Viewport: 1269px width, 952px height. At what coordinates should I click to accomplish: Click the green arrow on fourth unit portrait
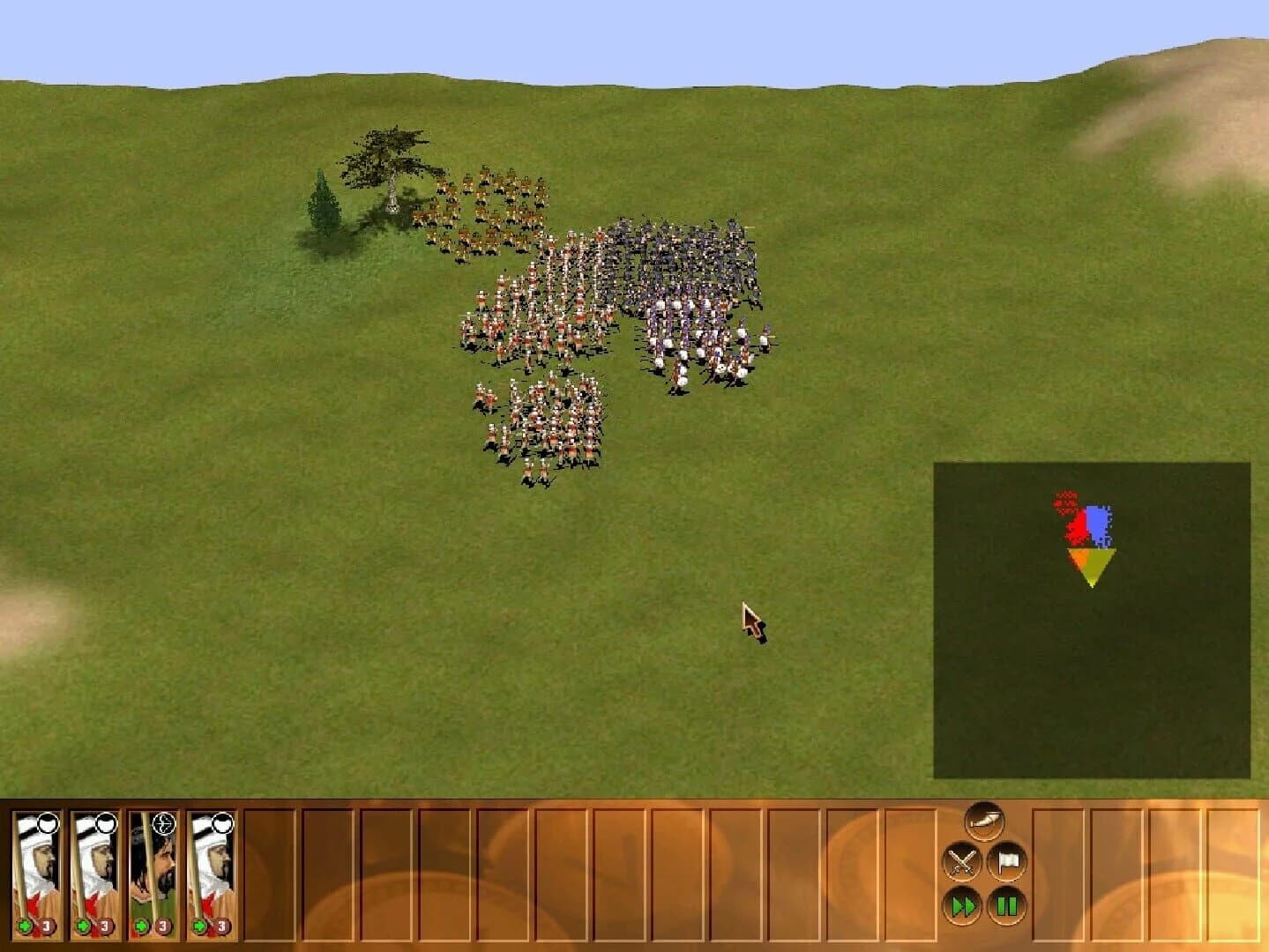199,926
